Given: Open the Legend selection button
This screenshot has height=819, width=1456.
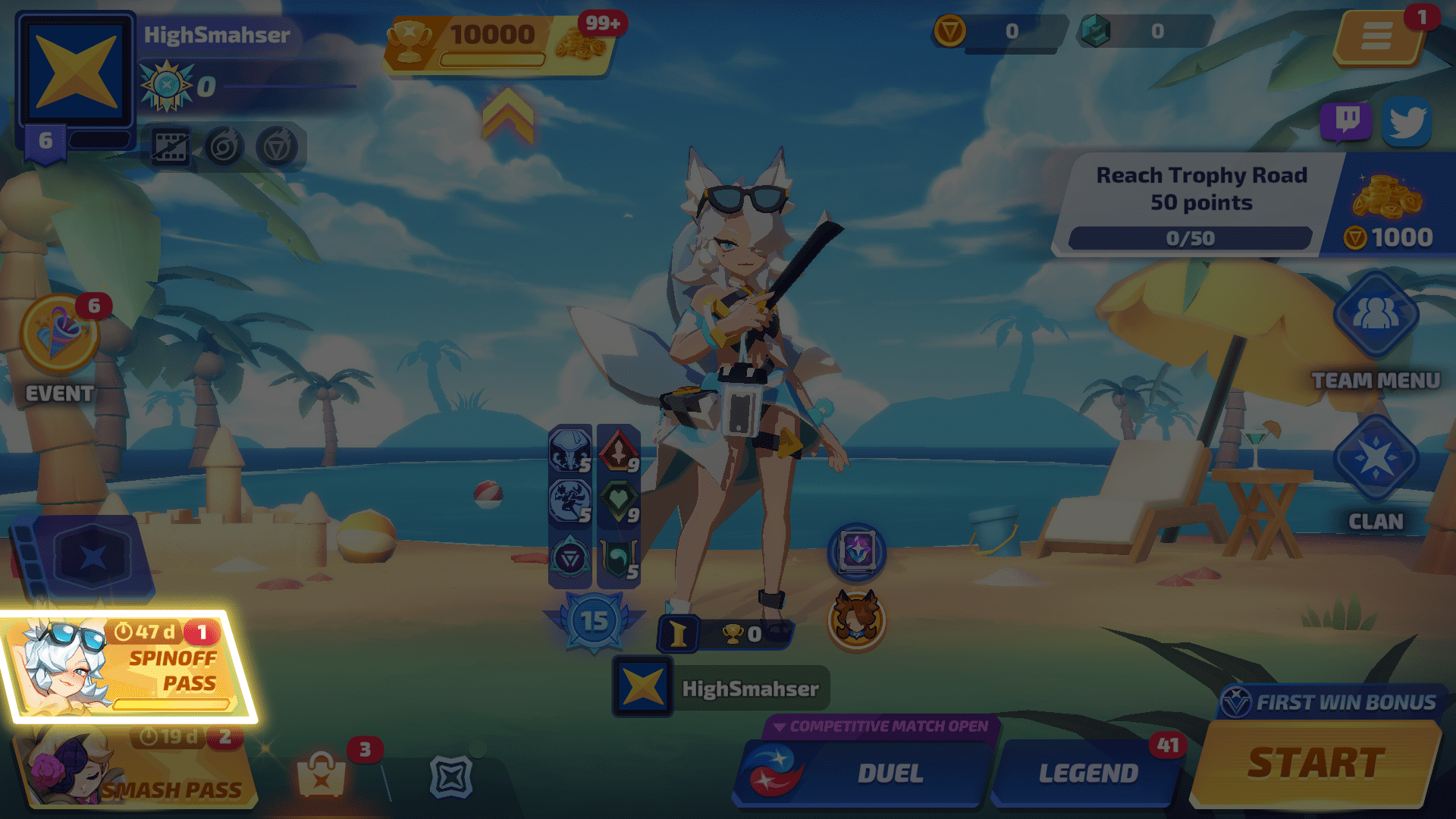Looking at the screenshot, I should pyautogui.click(x=1087, y=772).
